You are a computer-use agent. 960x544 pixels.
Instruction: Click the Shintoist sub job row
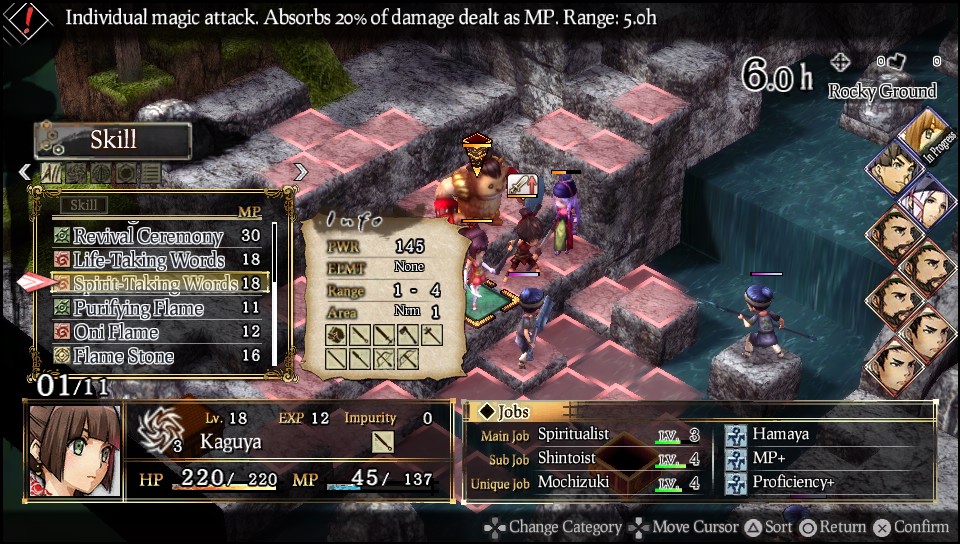point(567,458)
